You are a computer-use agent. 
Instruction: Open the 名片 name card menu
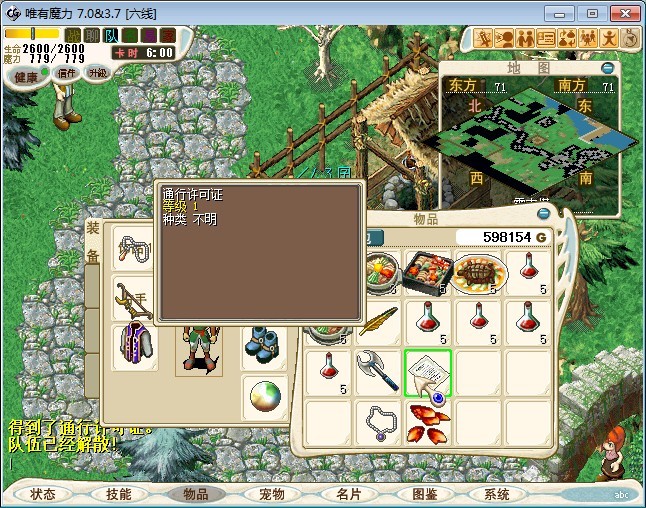point(347,494)
